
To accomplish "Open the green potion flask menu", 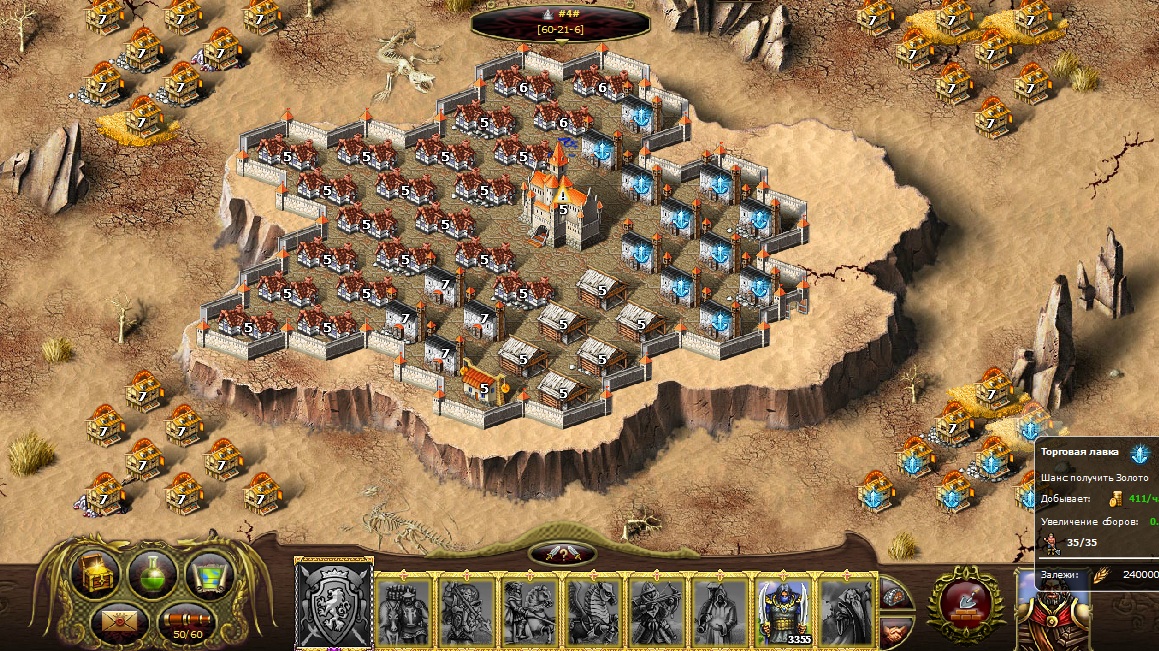I will pos(153,574).
